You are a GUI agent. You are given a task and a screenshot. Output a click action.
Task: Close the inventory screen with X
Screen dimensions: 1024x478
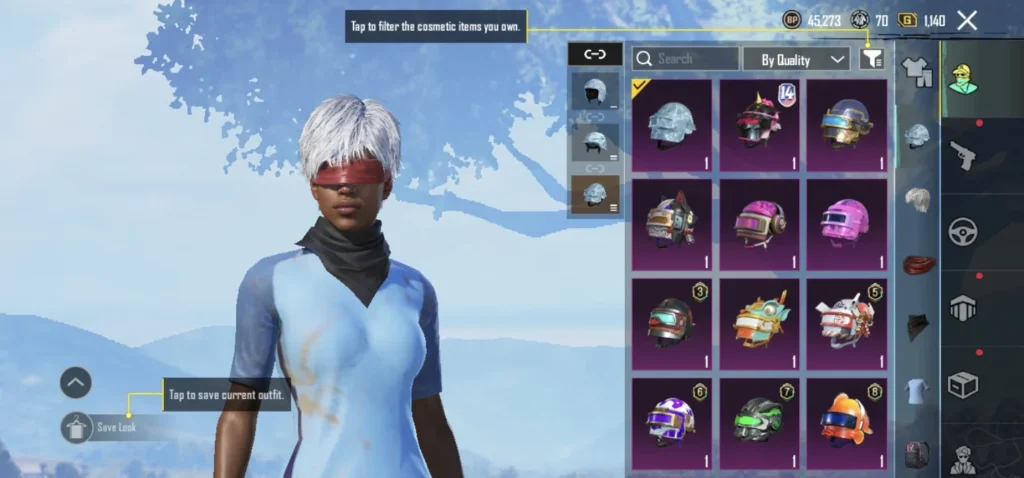(967, 20)
